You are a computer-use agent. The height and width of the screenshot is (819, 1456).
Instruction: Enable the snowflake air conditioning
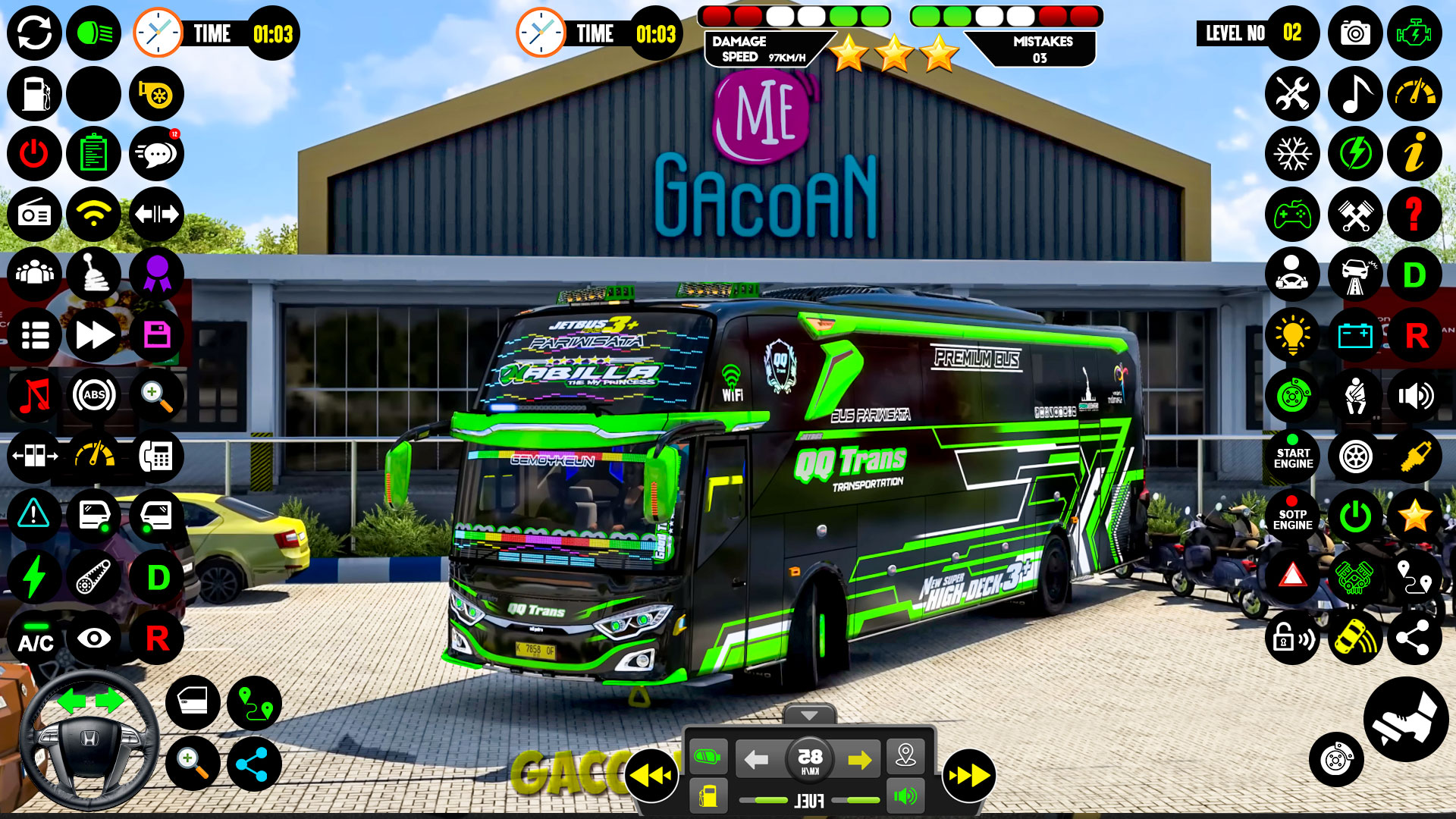pos(1292,153)
